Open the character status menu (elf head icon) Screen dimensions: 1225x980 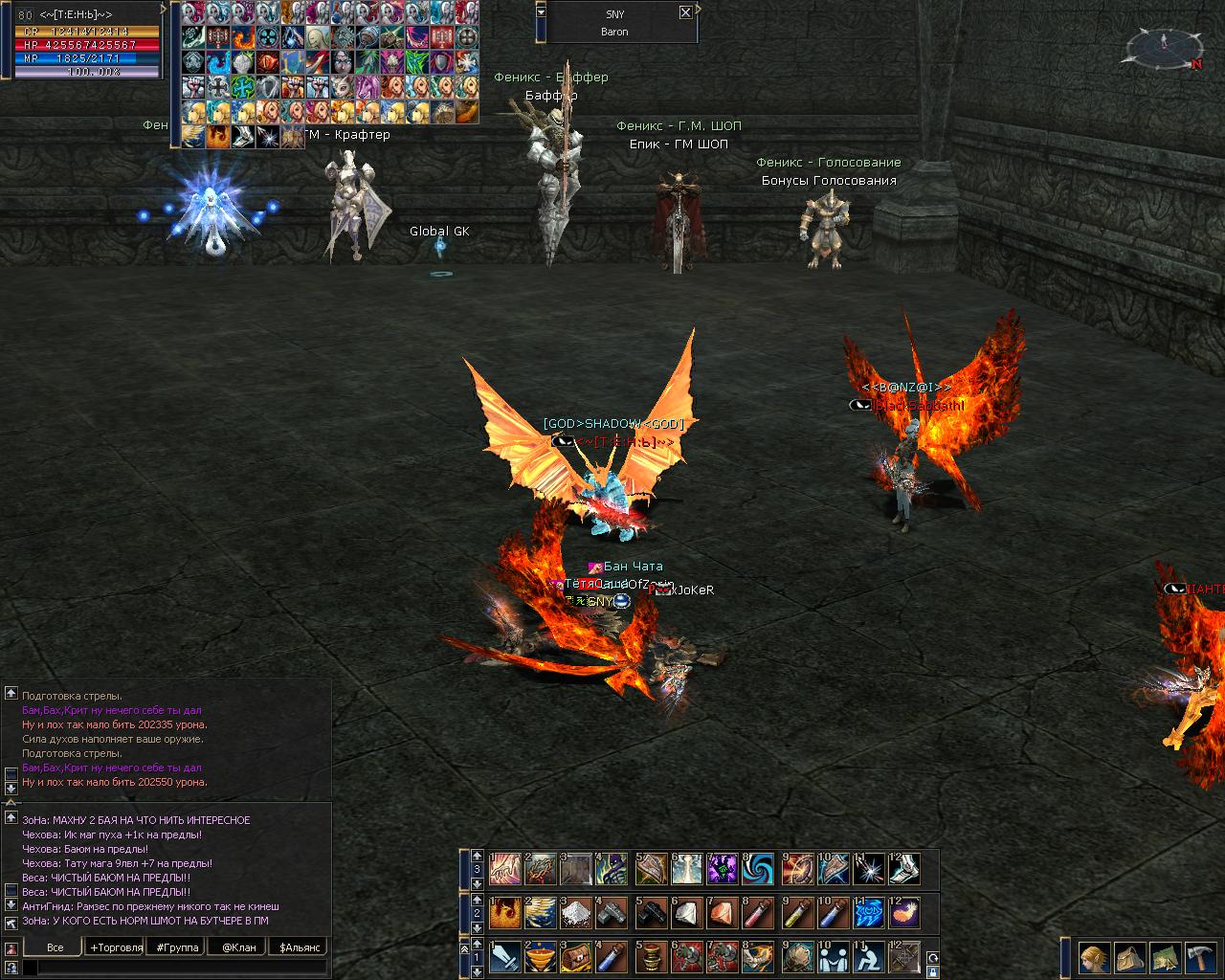tap(1094, 957)
